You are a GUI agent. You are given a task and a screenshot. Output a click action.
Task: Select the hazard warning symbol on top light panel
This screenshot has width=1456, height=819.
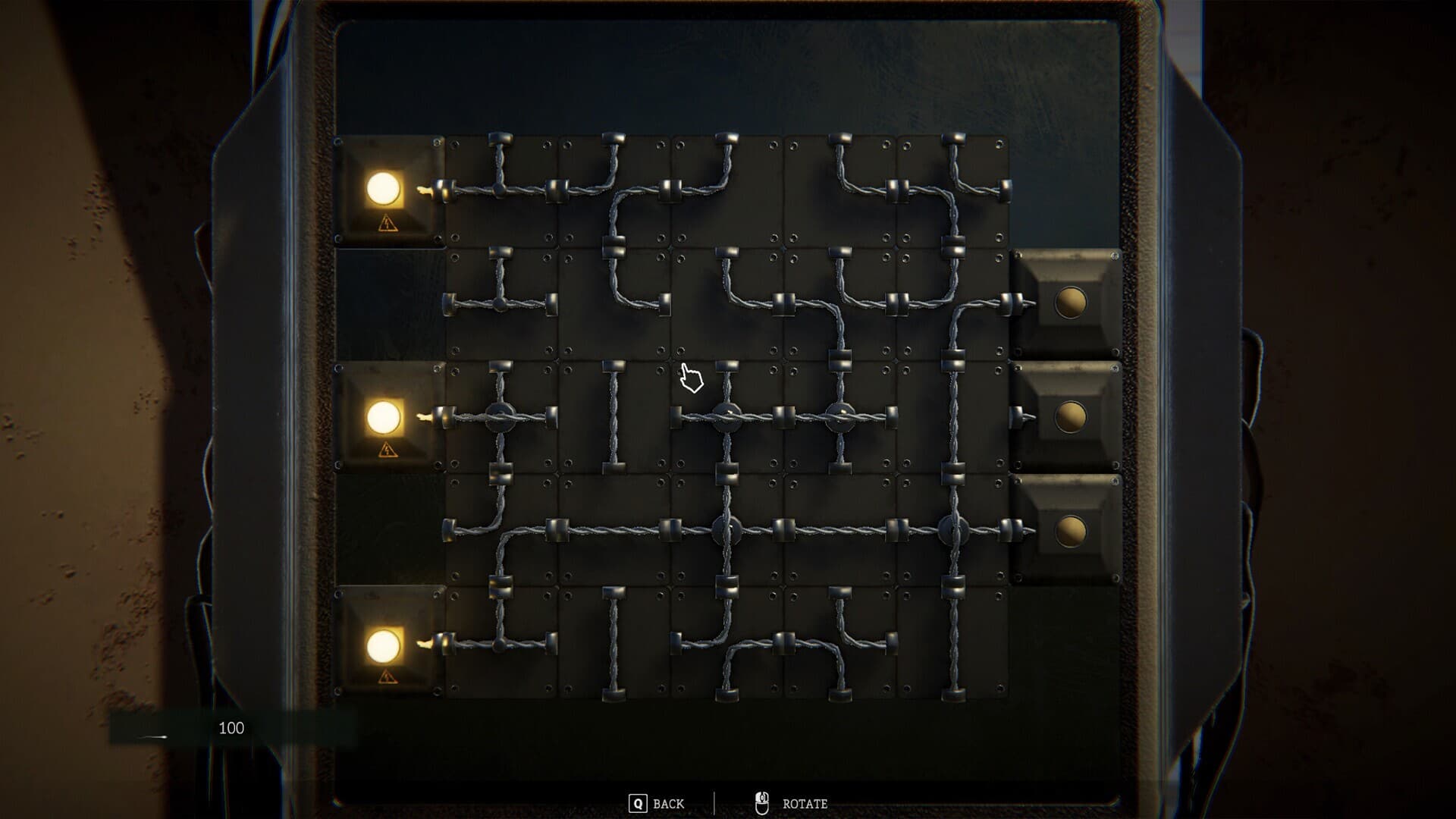(387, 224)
